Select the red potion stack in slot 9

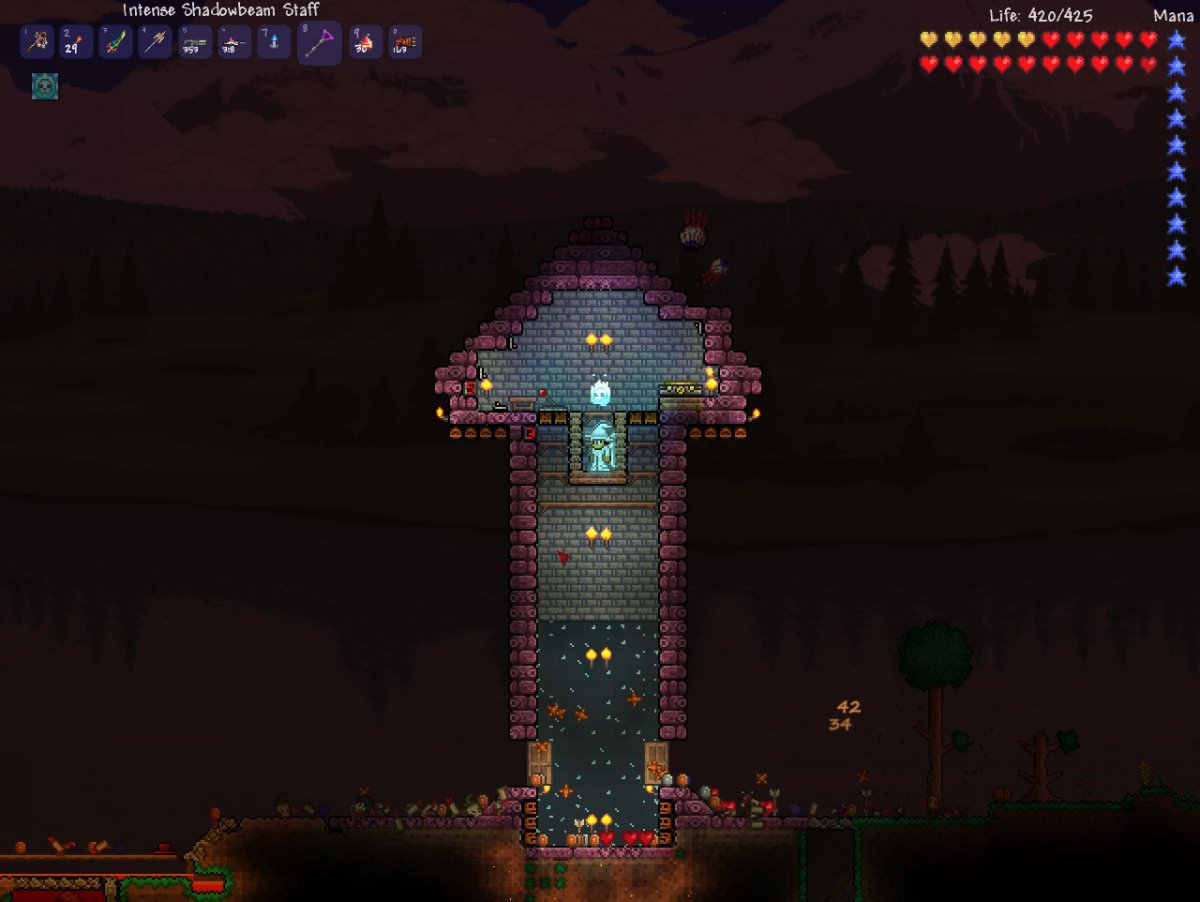point(365,43)
